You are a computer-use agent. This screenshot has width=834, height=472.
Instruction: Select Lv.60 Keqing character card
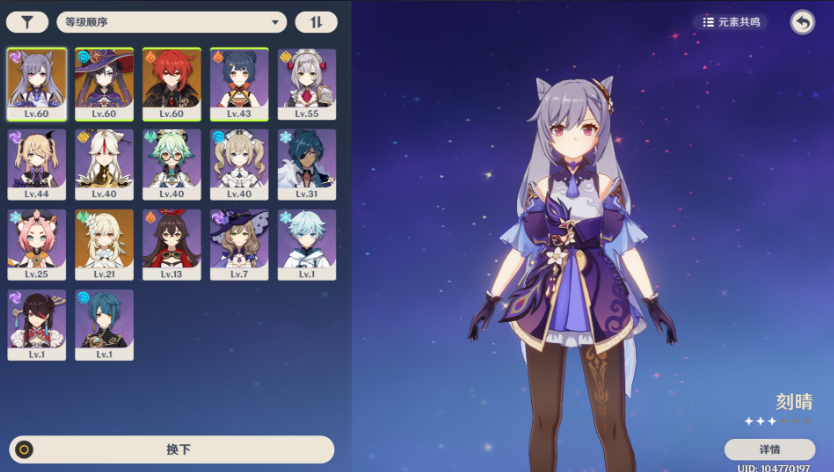click(x=37, y=84)
